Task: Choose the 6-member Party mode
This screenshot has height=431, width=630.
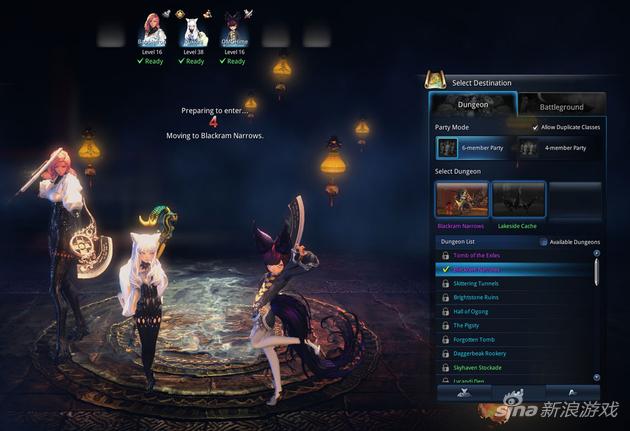Action: pyautogui.click(x=473, y=148)
